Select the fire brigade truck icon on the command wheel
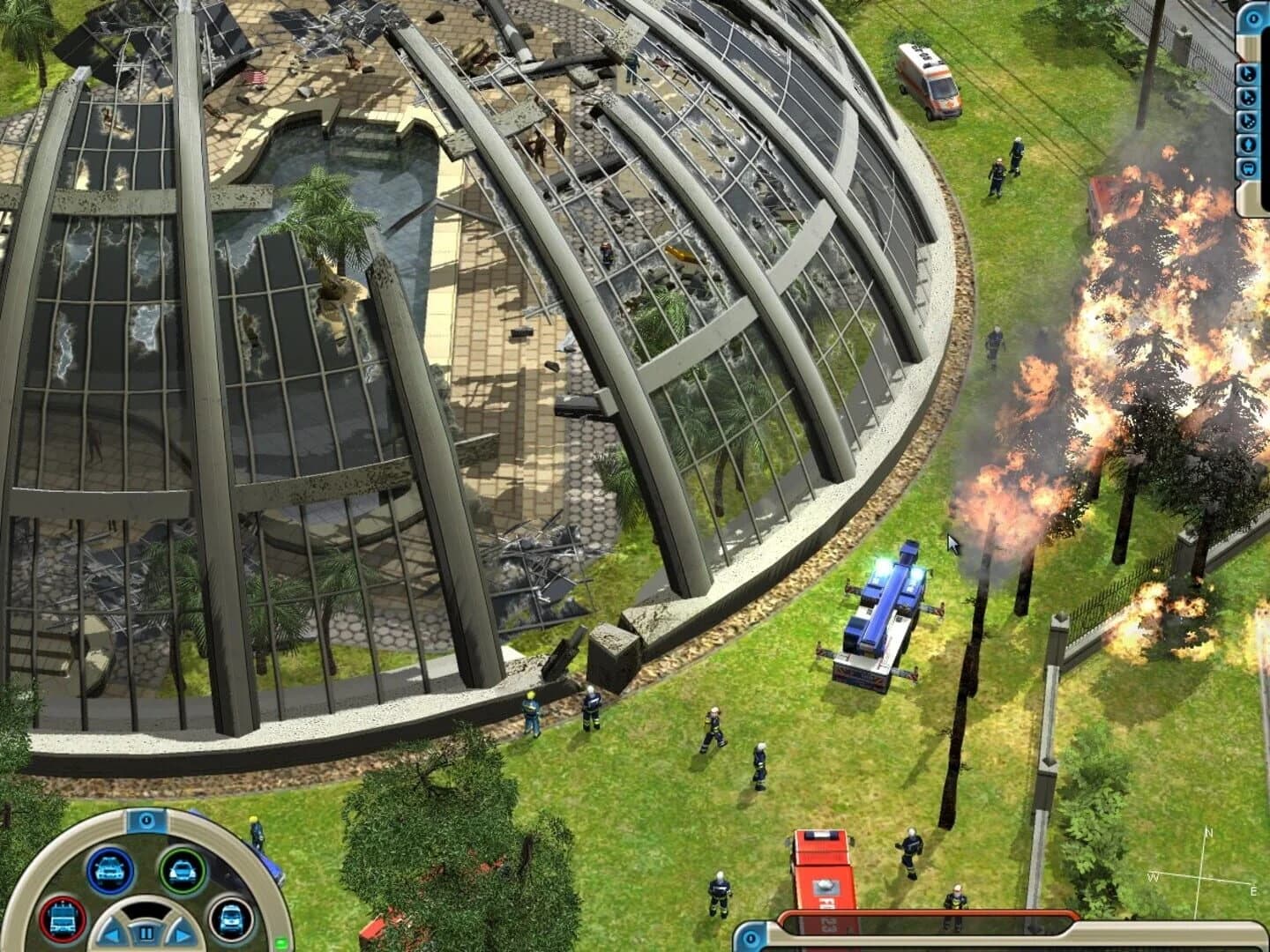This screenshot has width=1270, height=952. 63,919
